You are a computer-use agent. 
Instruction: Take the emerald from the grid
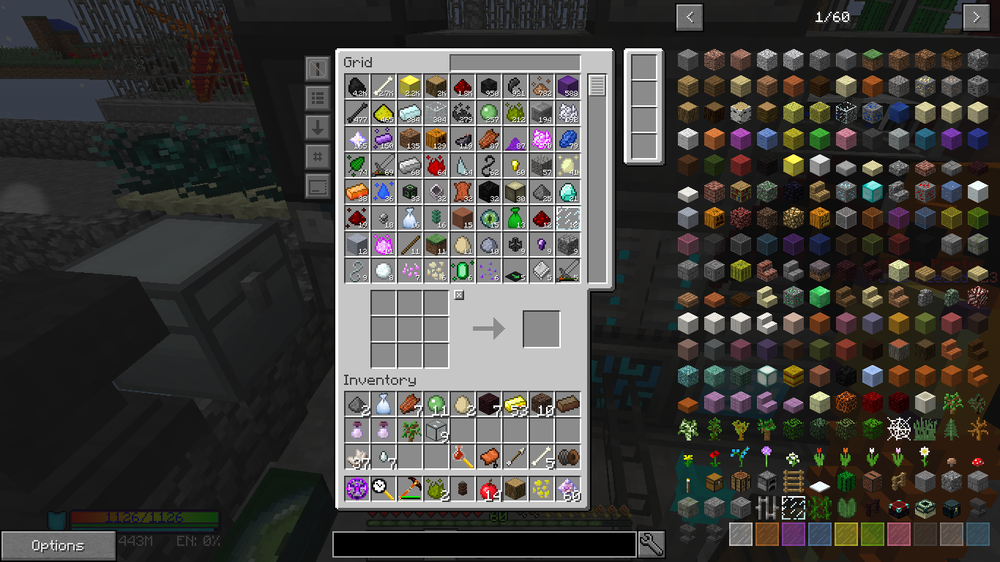(463, 269)
